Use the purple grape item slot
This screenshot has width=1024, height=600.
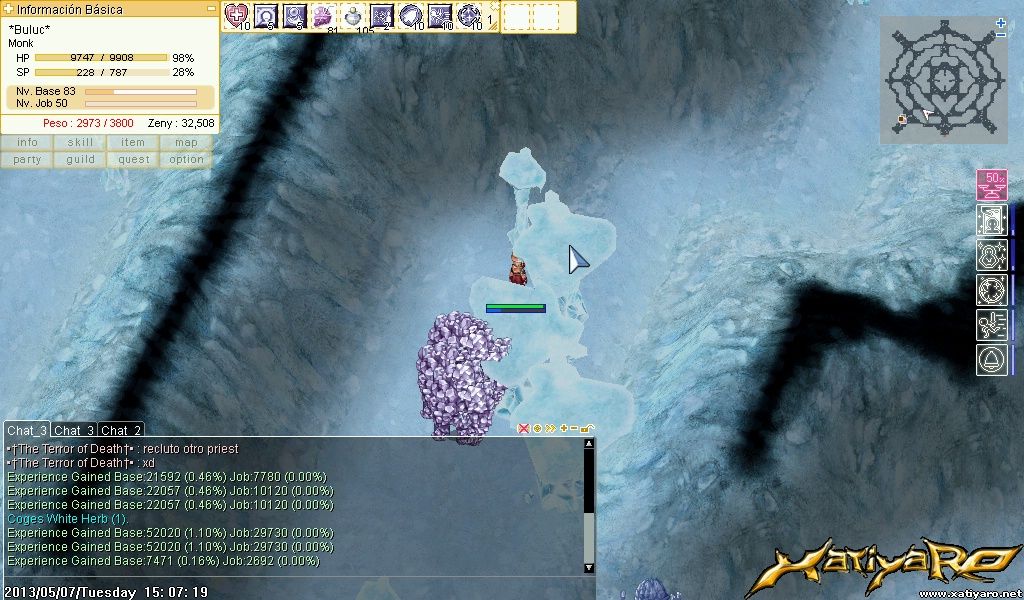coord(323,15)
